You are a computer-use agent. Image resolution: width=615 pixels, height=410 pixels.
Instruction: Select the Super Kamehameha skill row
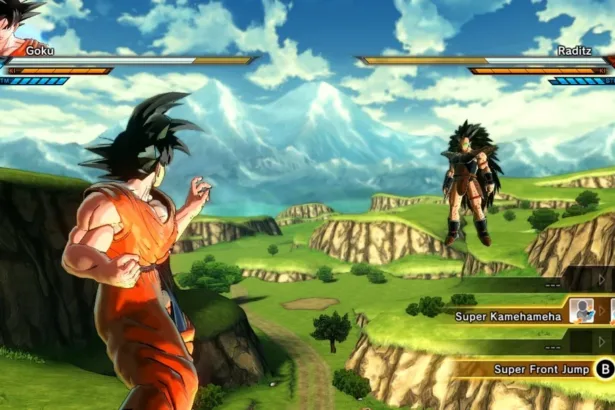click(x=508, y=316)
